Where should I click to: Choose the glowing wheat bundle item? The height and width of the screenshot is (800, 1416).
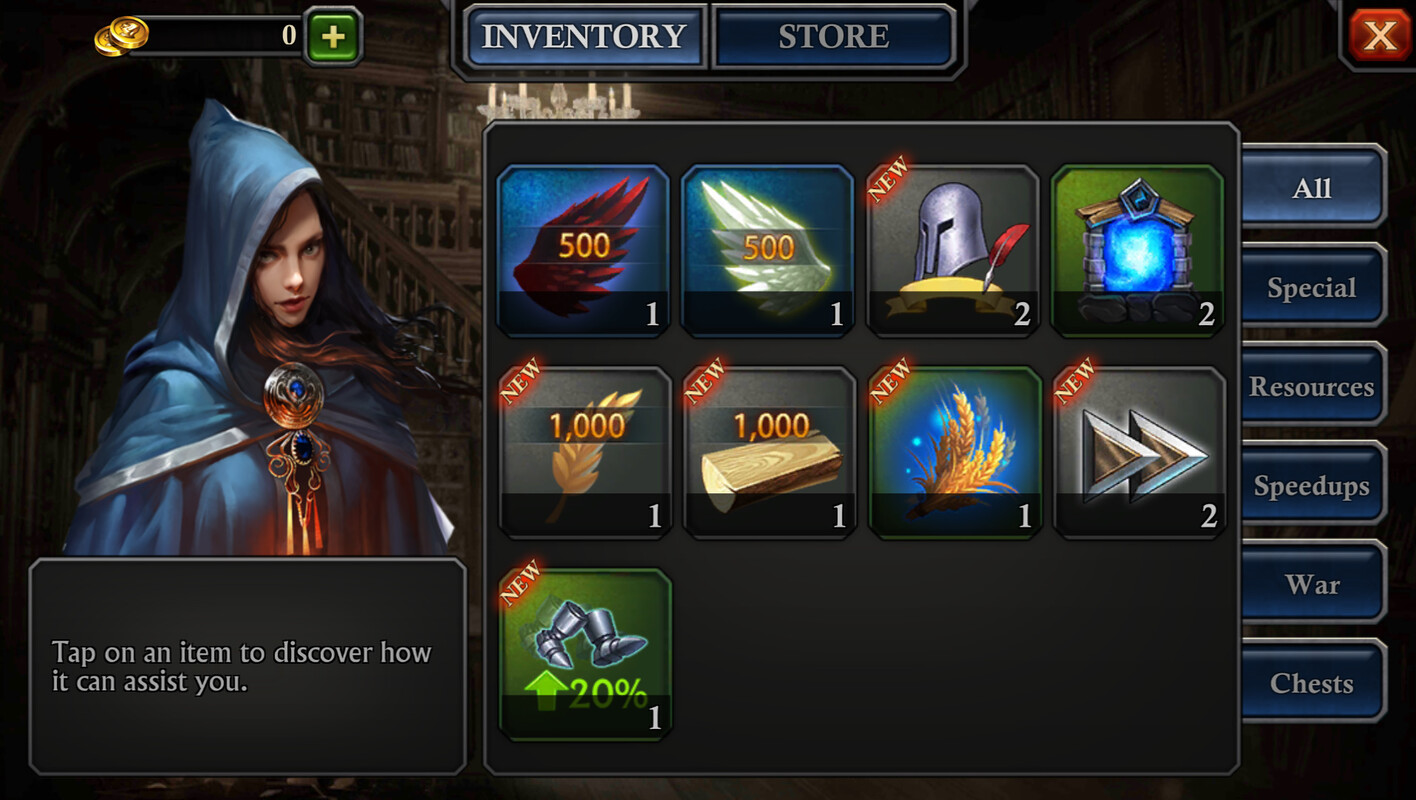[x=954, y=452]
